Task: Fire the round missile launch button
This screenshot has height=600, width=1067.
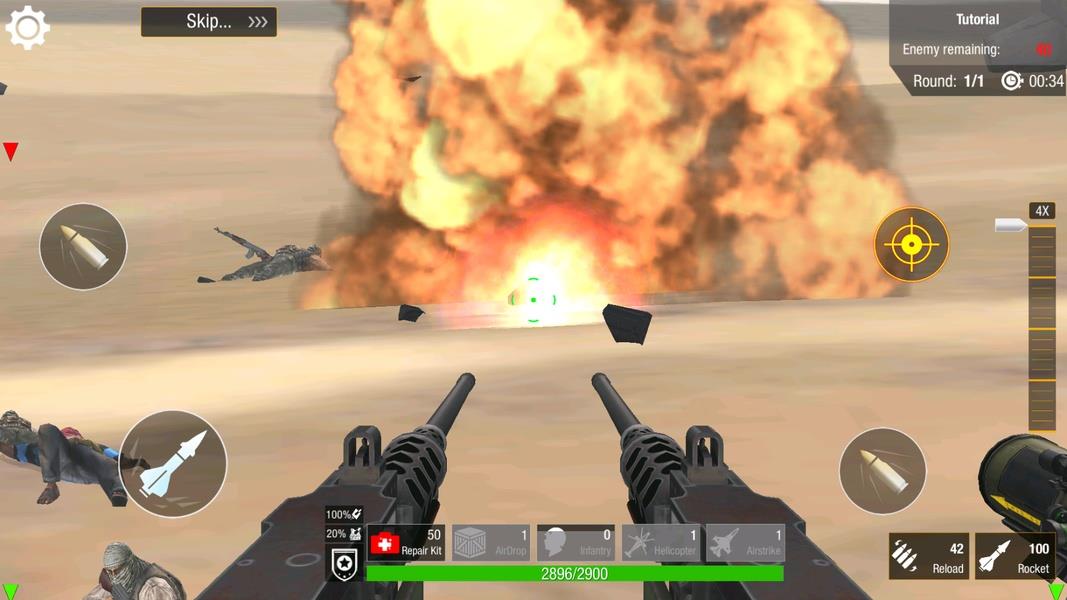Action: coord(173,464)
